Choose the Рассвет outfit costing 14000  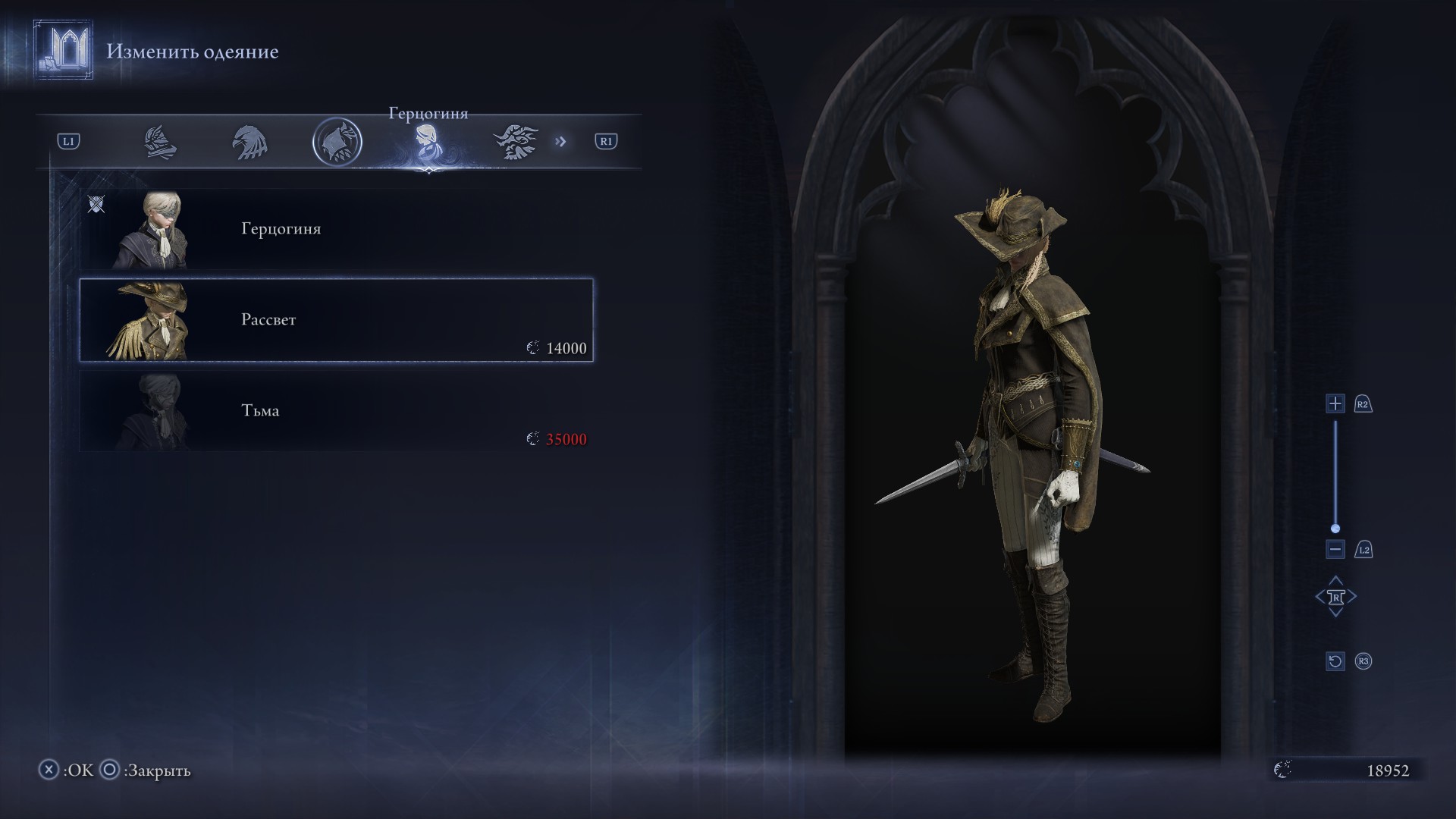tap(336, 320)
